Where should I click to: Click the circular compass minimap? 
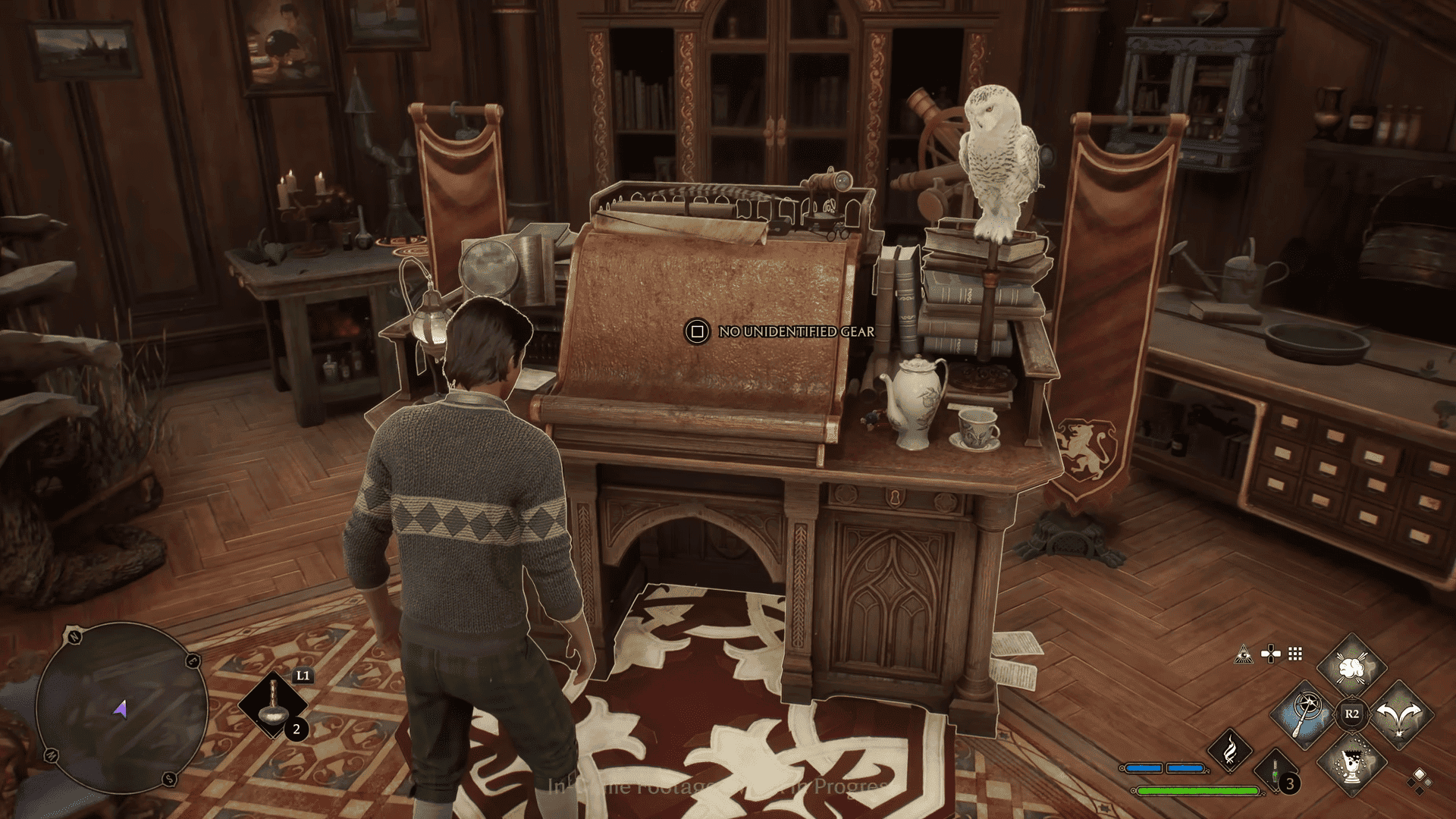click(x=122, y=709)
